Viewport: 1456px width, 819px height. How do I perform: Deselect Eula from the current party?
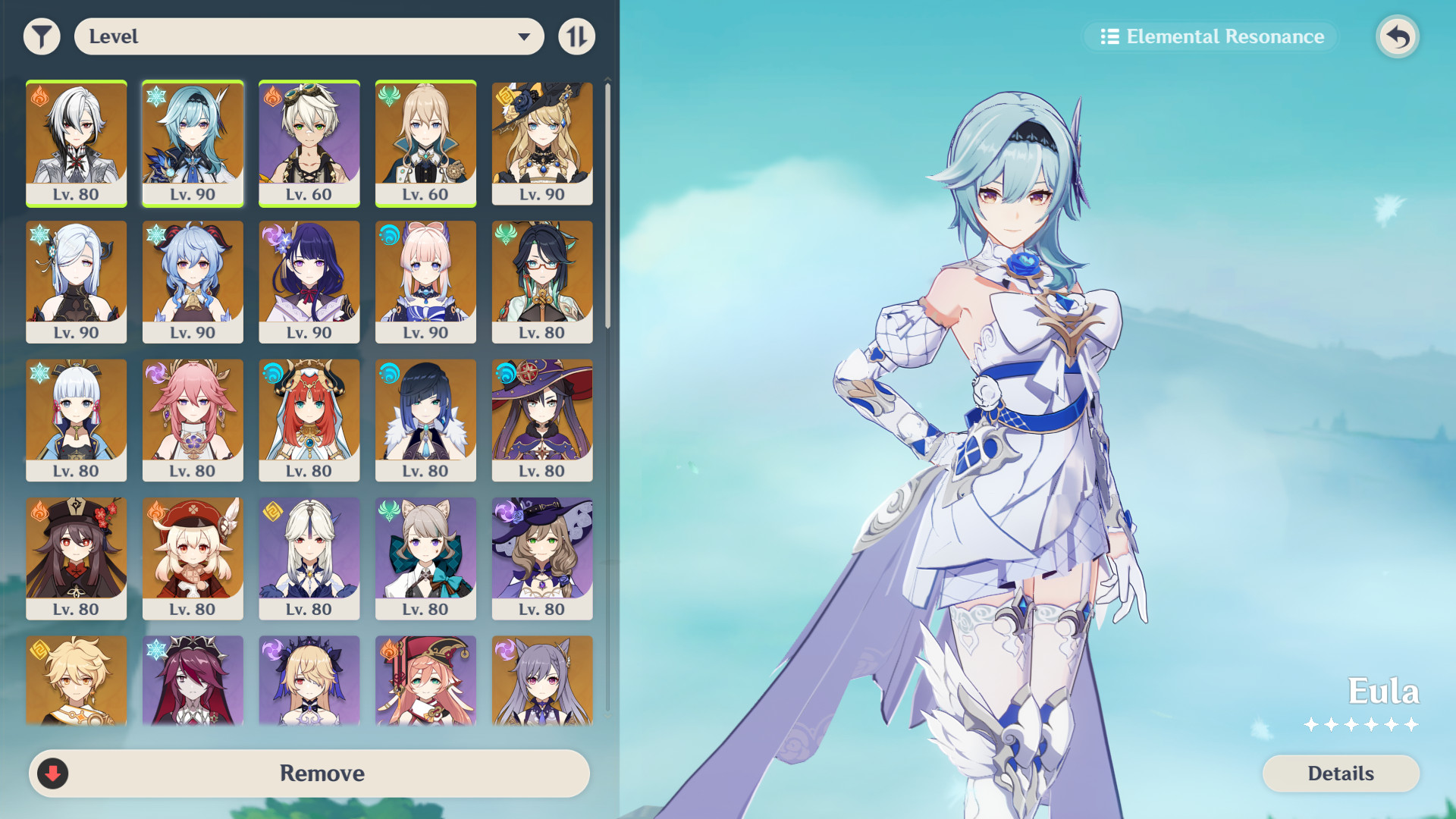(x=193, y=144)
